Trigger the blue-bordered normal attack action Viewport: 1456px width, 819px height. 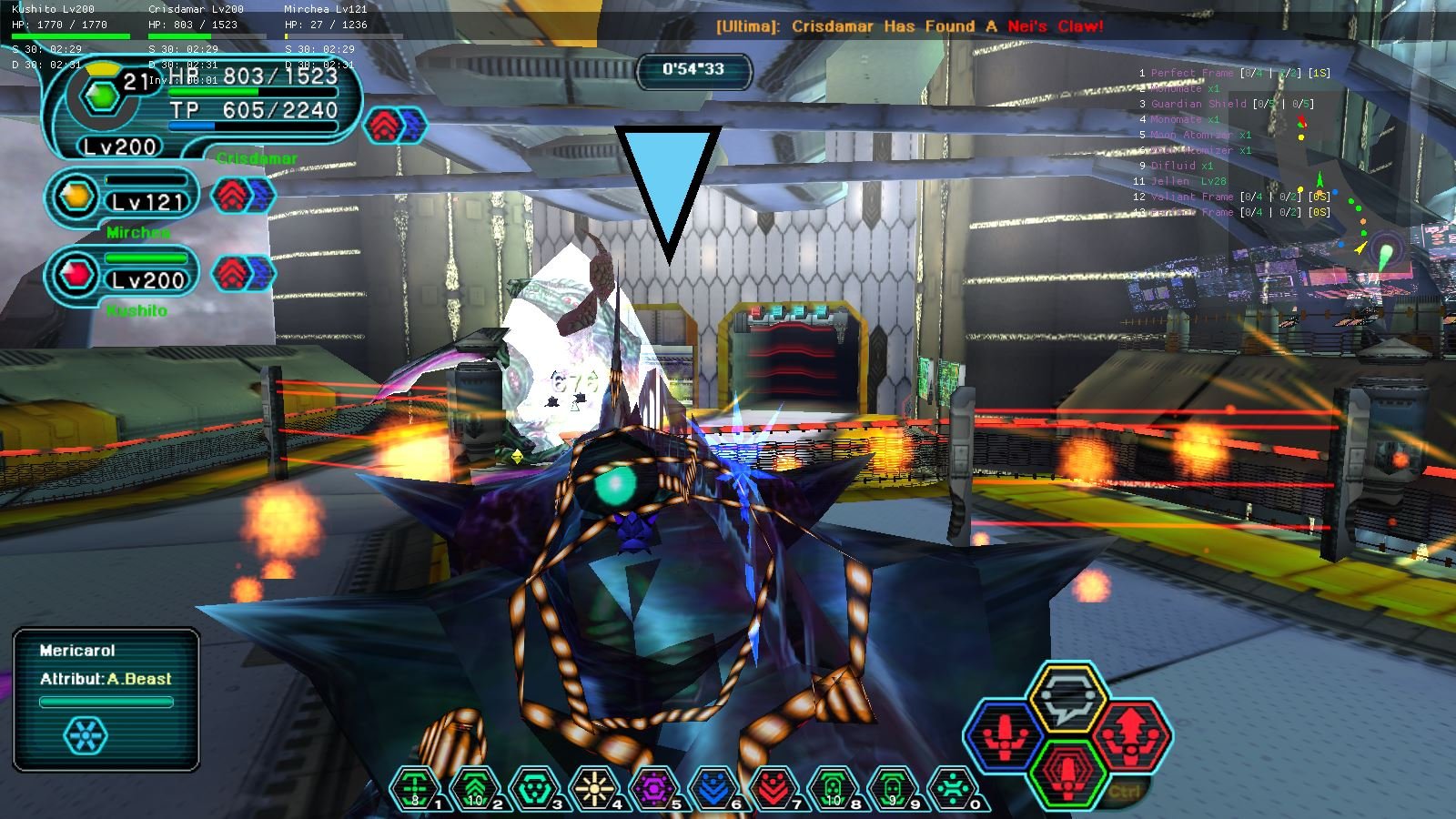pyautogui.click(x=1005, y=736)
